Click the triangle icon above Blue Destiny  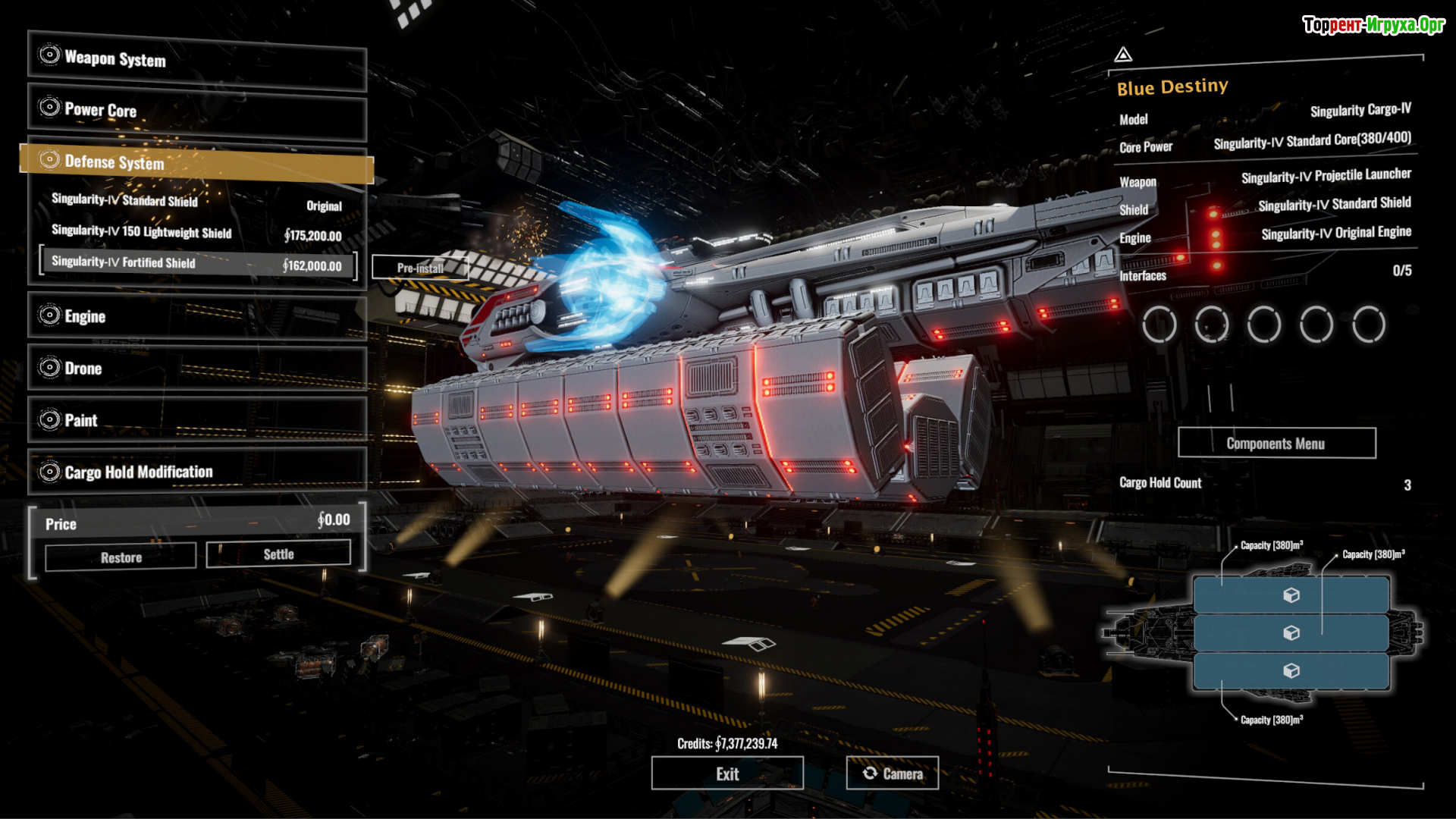[1123, 55]
